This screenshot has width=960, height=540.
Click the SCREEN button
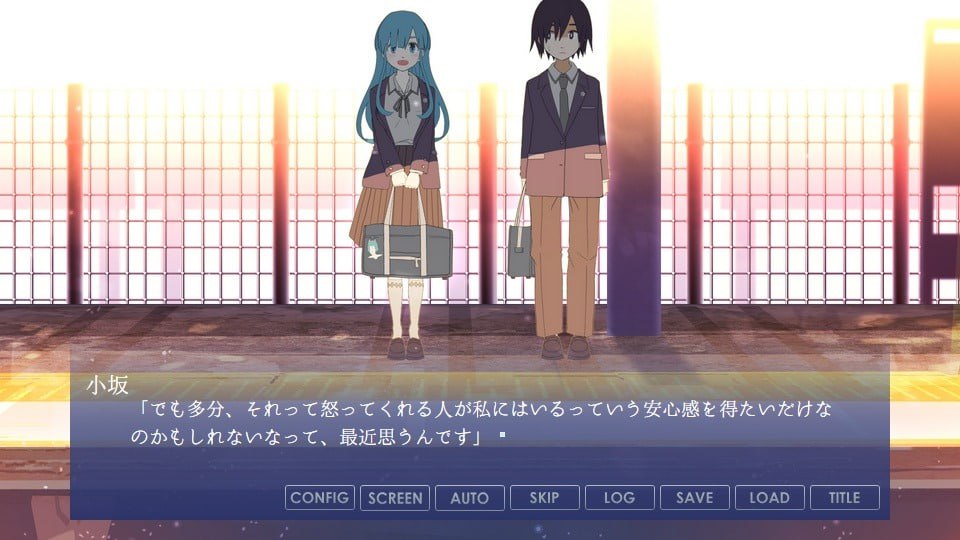(395, 497)
